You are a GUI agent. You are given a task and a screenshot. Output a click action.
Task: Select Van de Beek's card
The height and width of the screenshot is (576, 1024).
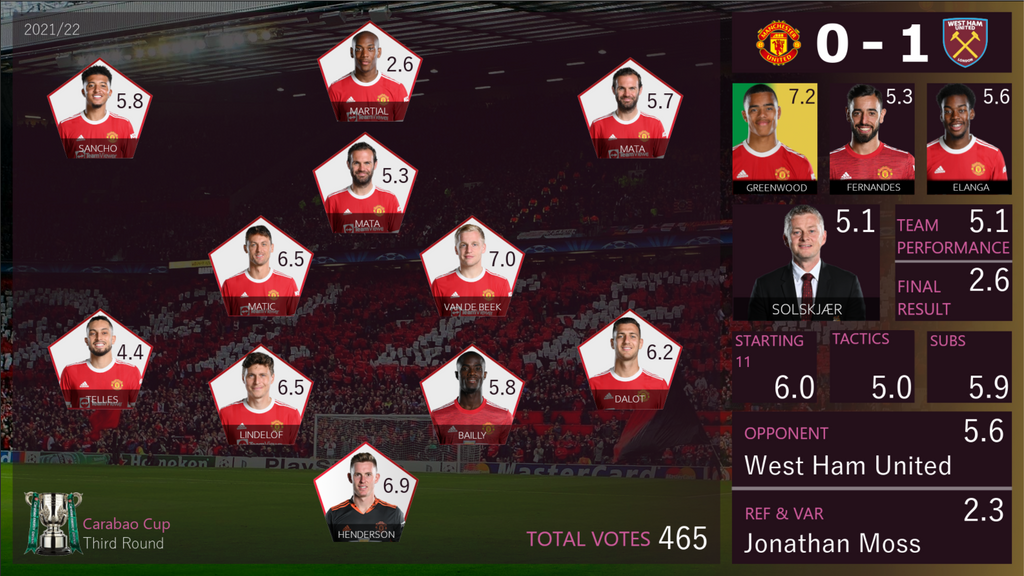click(x=470, y=267)
